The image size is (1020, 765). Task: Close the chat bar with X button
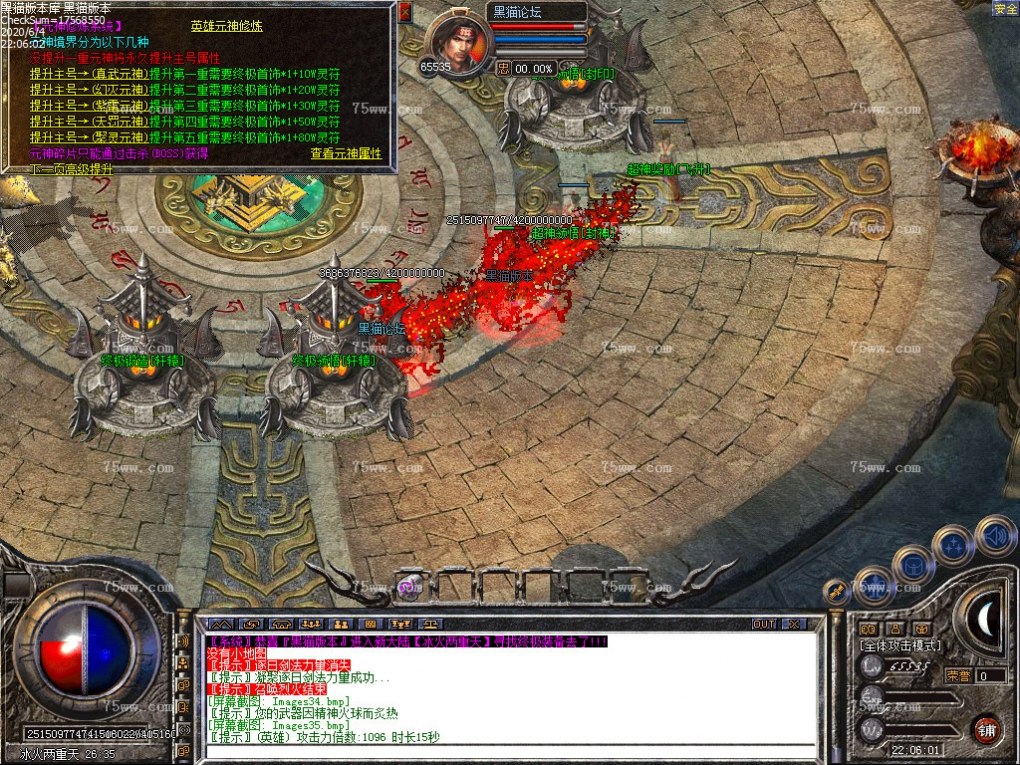[792, 624]
